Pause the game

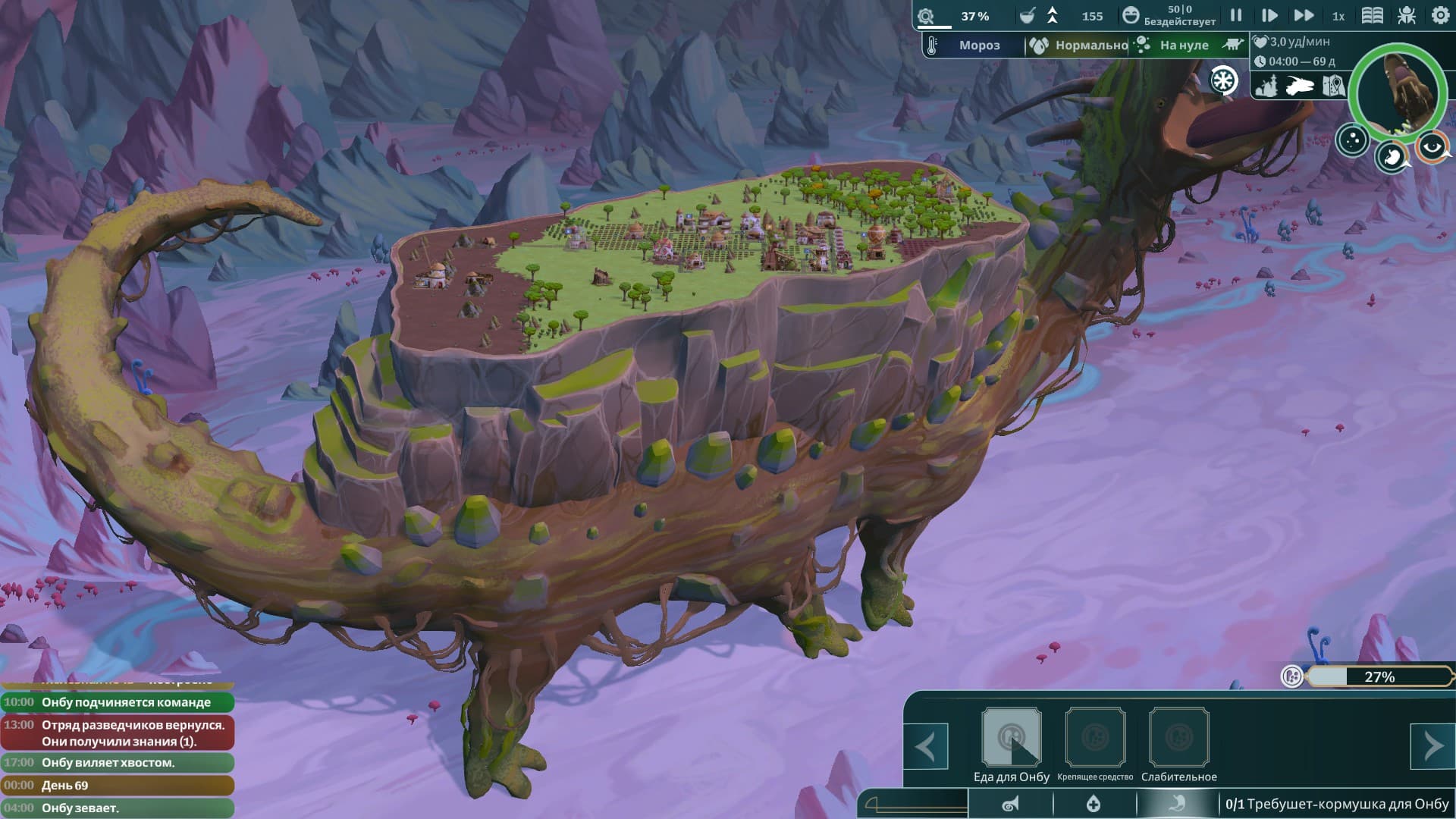[1236, 15]
